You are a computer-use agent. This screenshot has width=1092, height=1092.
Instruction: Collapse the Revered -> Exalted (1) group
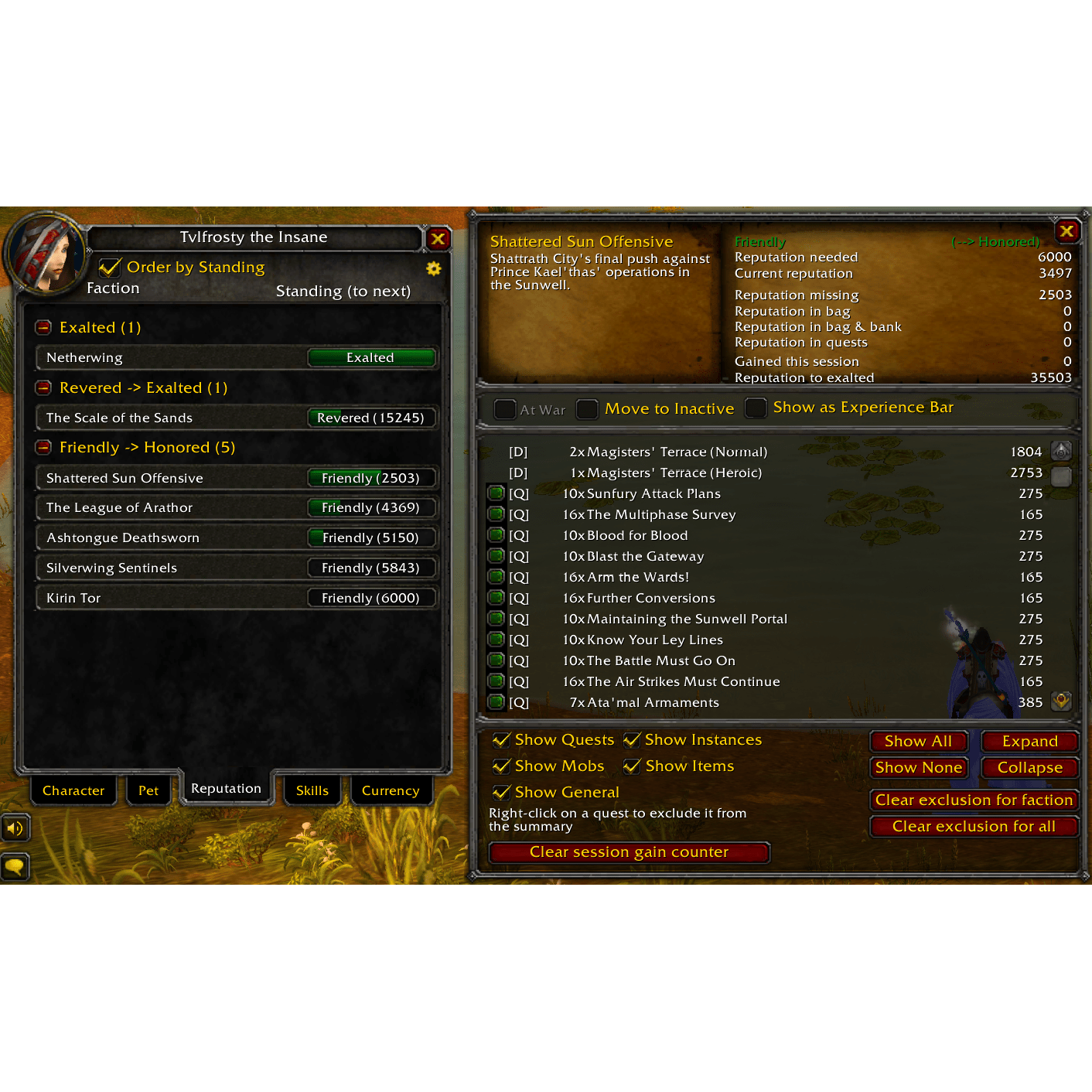tap(43, 387)
